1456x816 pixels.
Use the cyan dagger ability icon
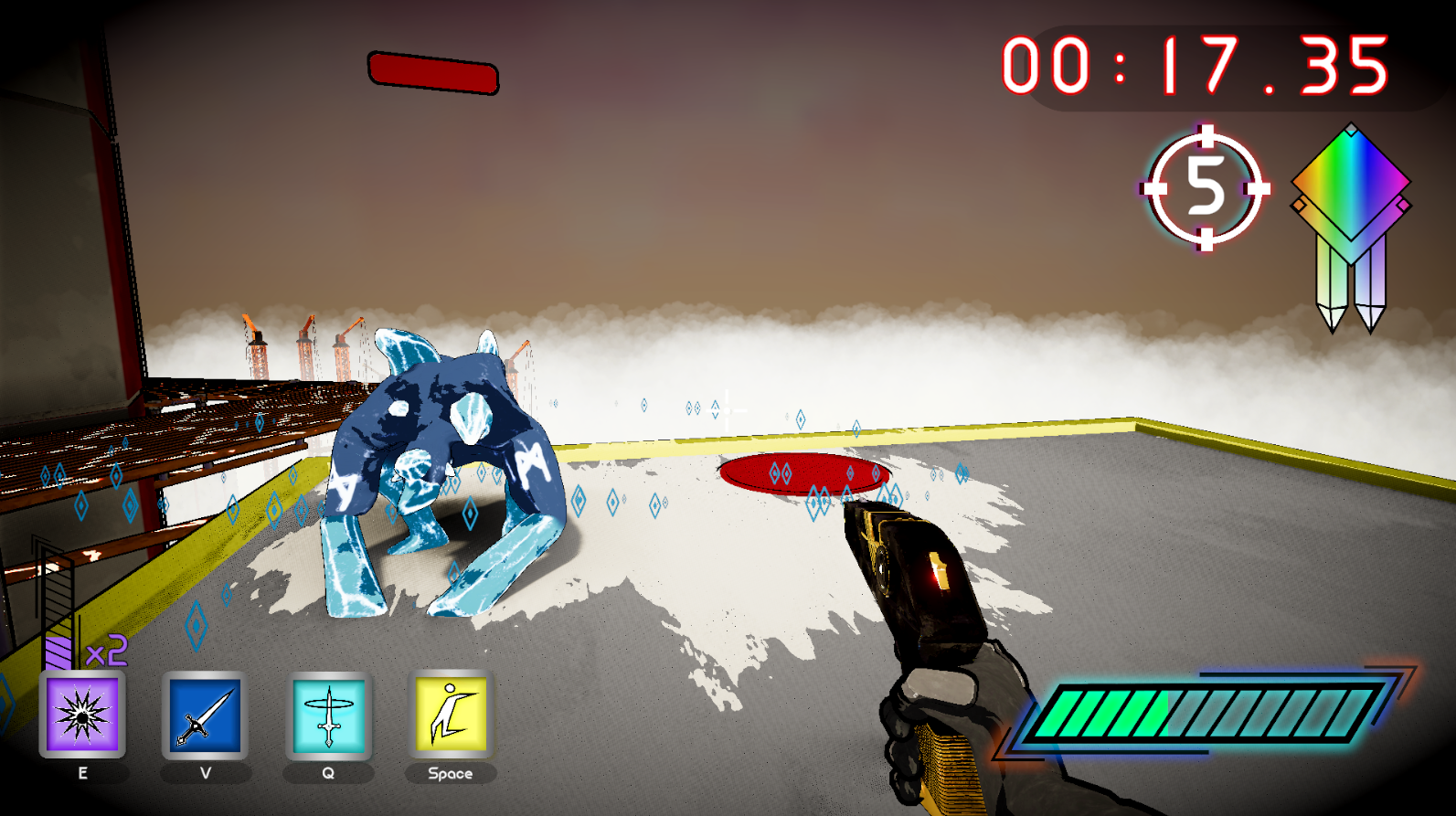[x=328, y=715]
